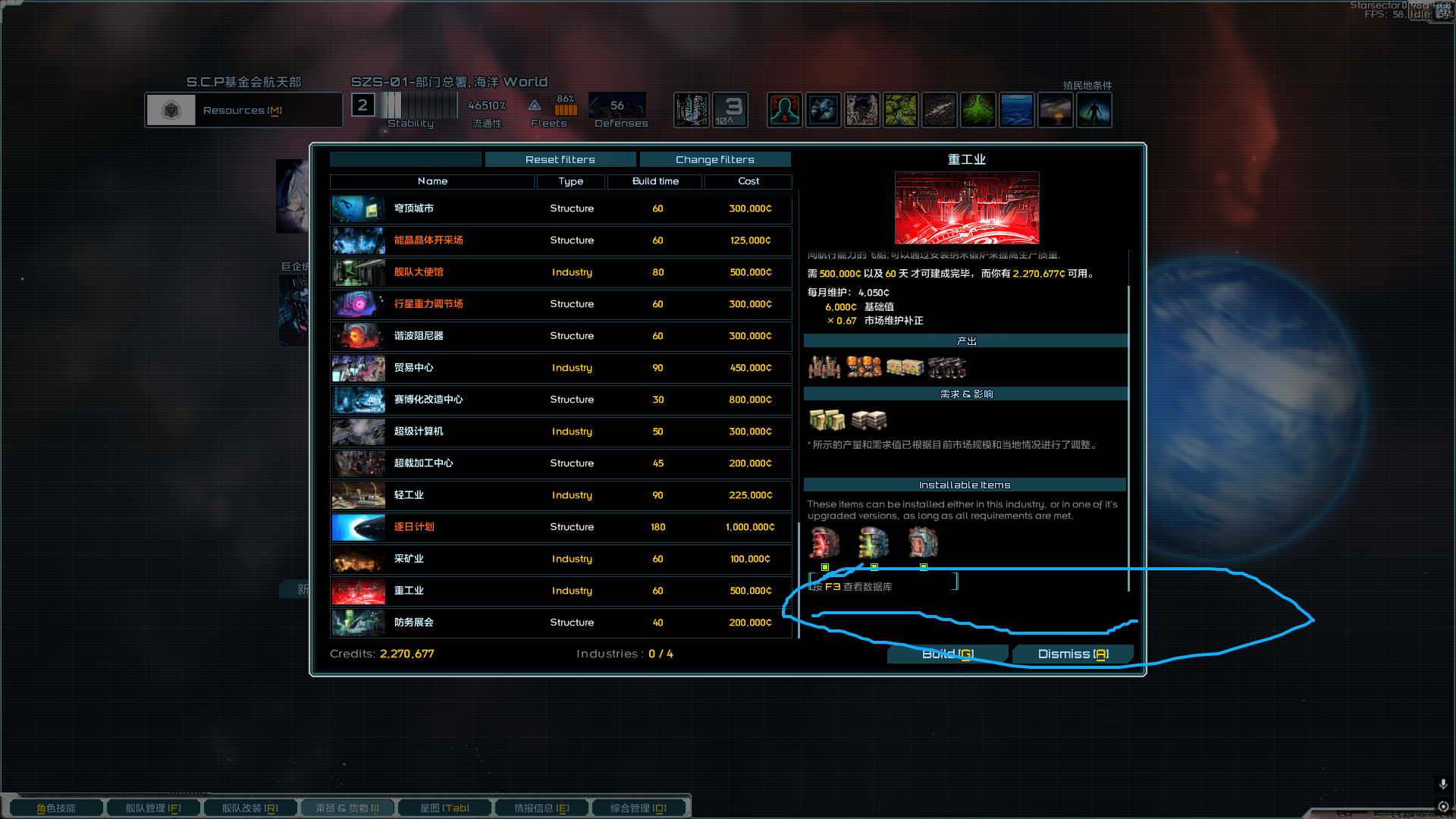The width and height of the screenshot is (1456, 819).
Task: Sort structures by Cost column
Action: point(748,181)
